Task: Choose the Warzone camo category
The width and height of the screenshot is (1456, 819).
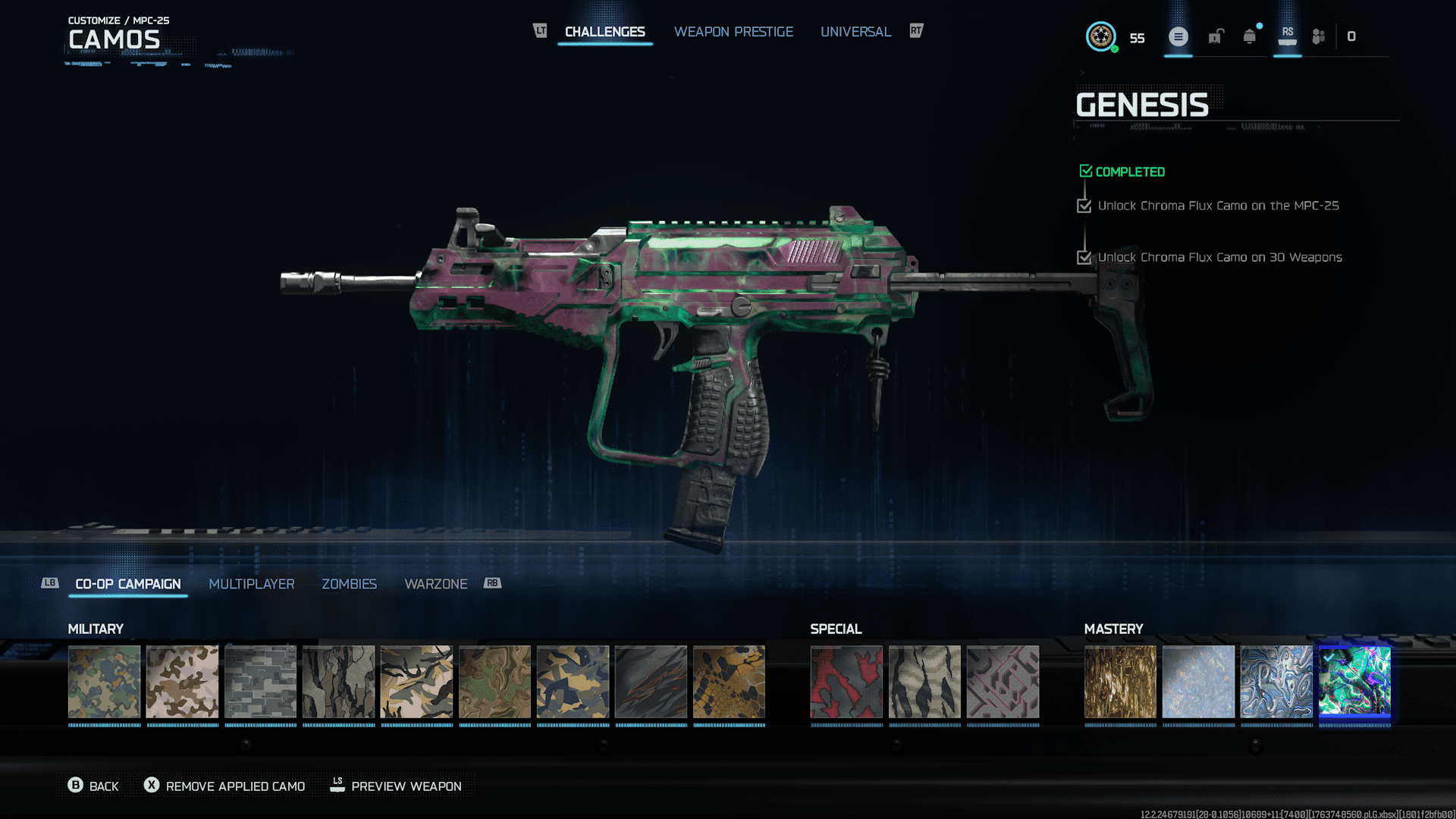Action: tap(436, 584)
